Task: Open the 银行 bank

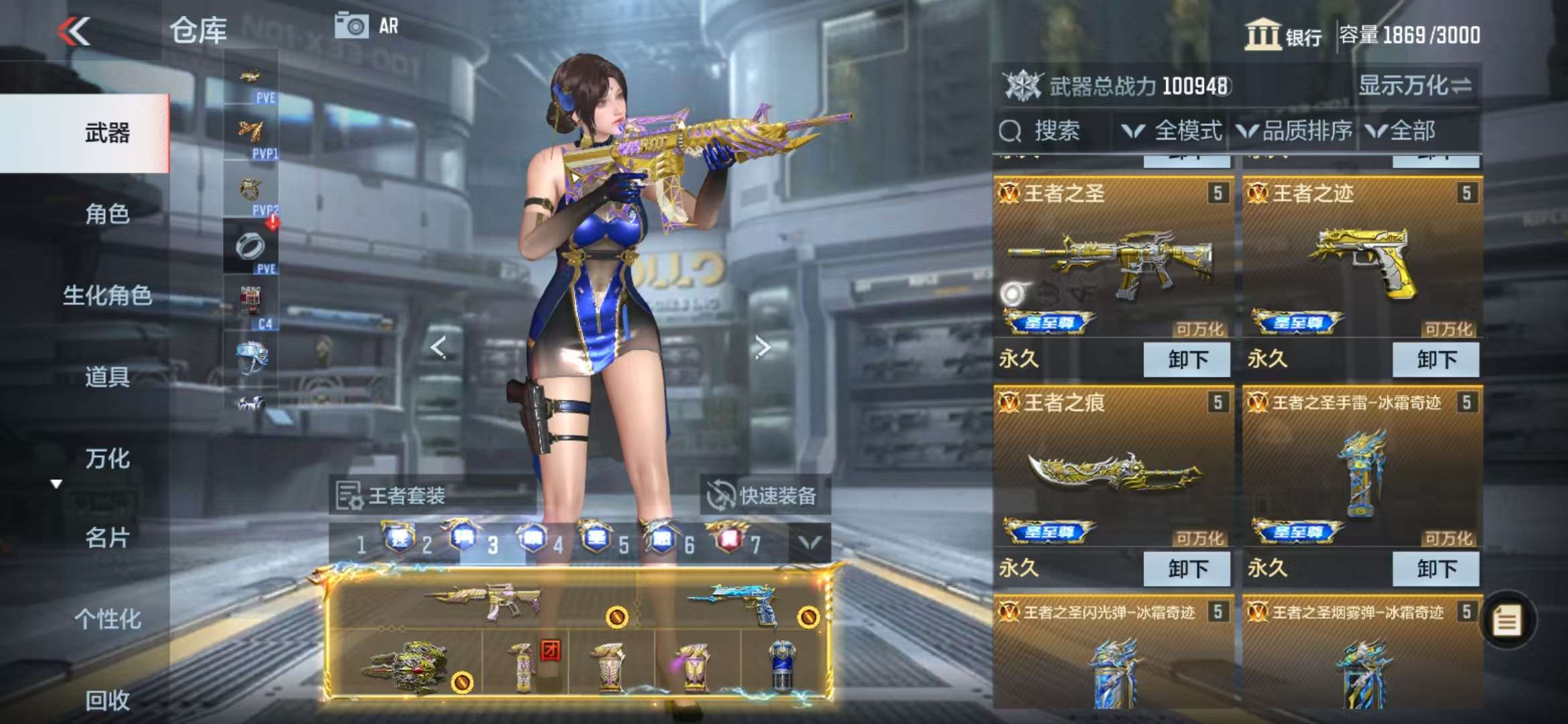Action: (x=1283, y=35)
